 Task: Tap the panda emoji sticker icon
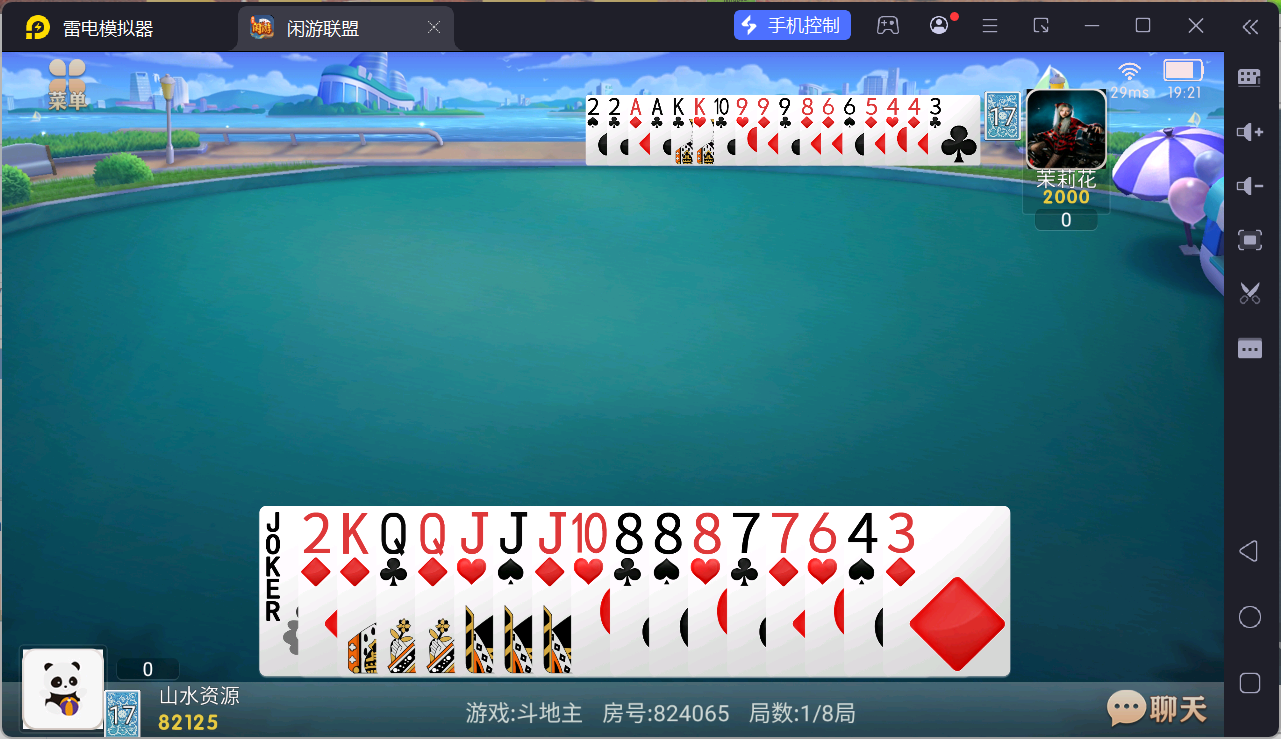pyautogui.click(x=61, y=689)
